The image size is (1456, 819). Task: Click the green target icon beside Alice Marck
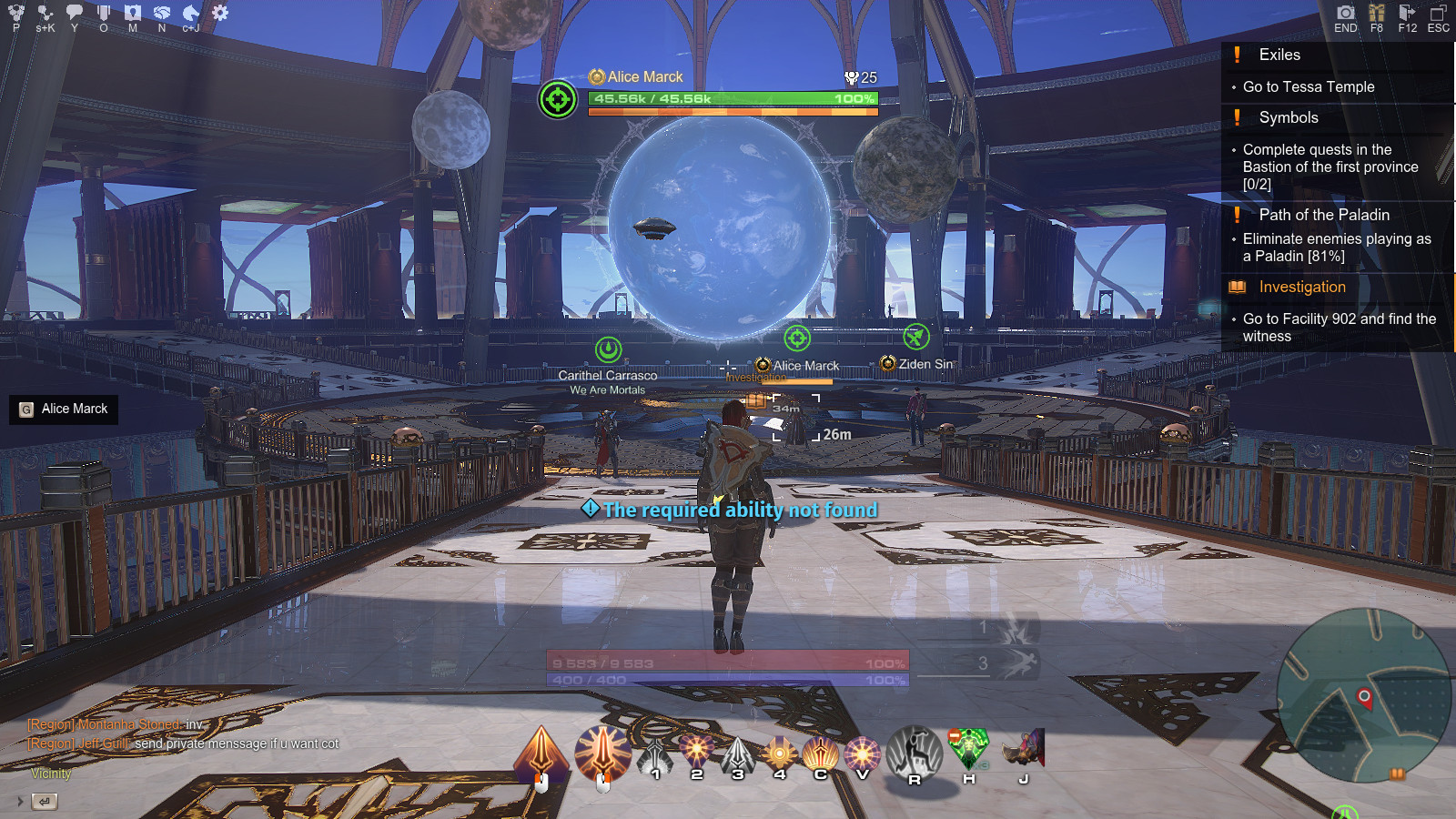click(x=558, y=99)
